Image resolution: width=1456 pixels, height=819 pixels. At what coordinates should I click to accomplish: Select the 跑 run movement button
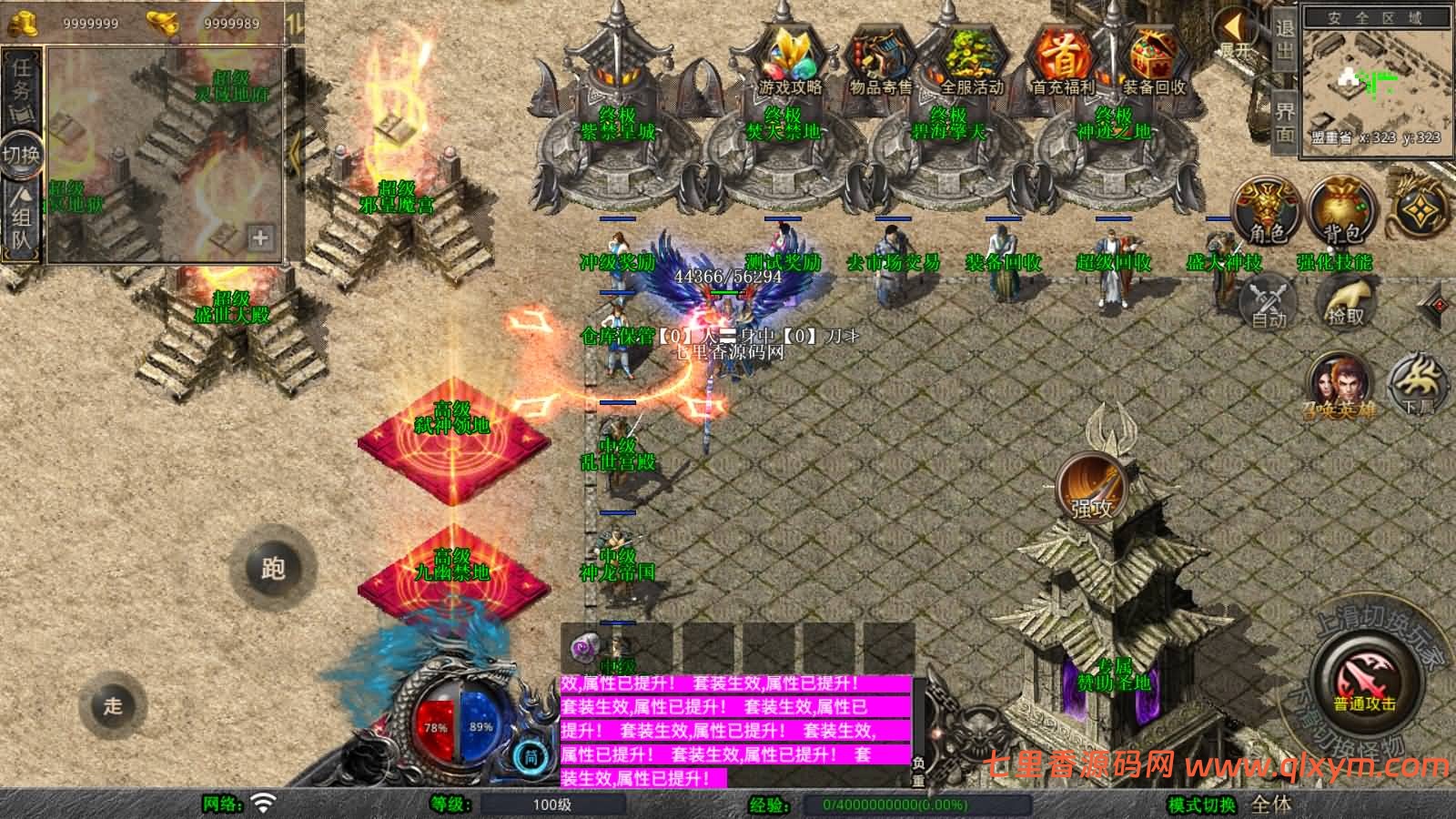(x=273, y=568)
